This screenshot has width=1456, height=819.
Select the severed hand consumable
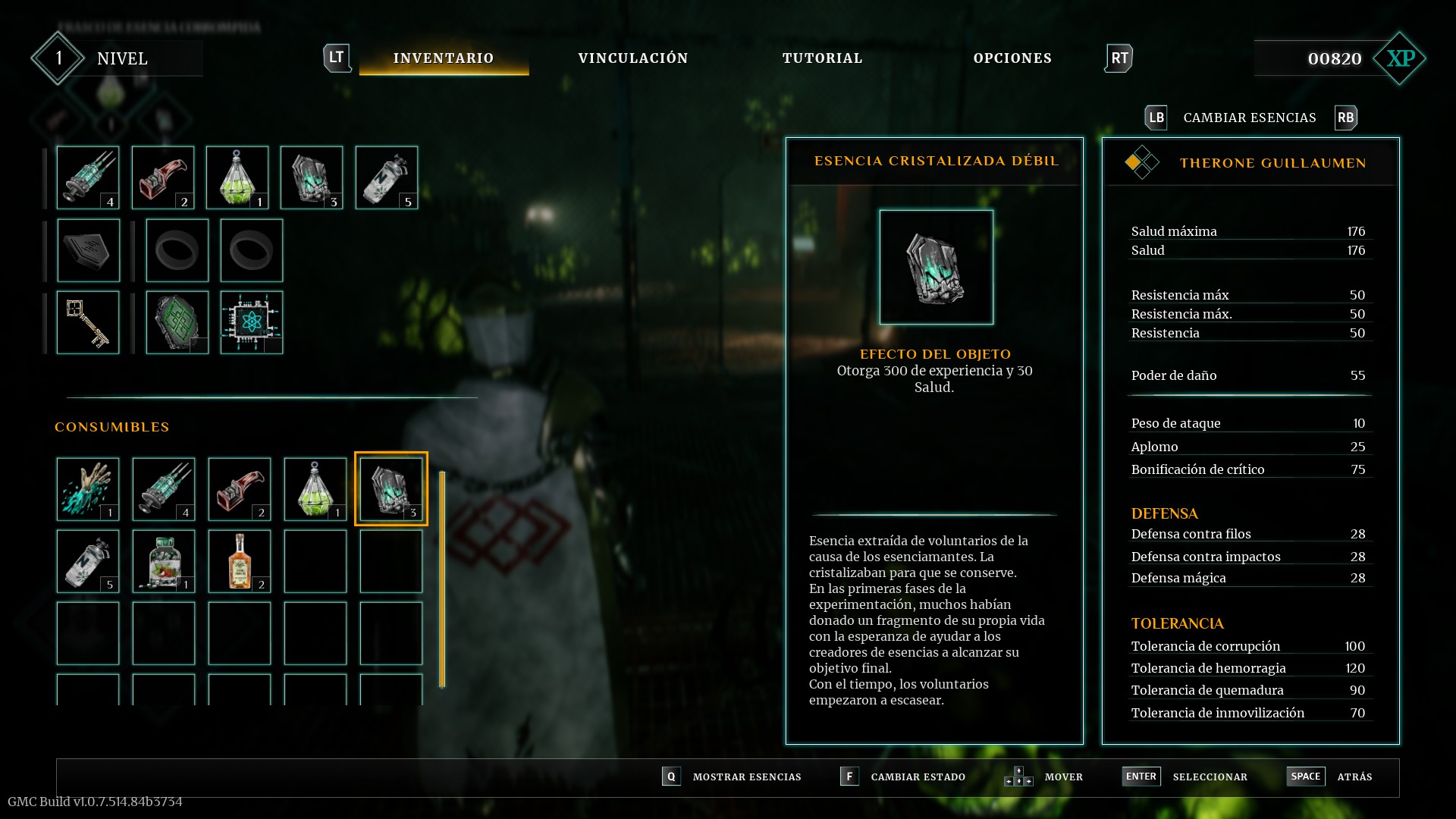(88, 489)
